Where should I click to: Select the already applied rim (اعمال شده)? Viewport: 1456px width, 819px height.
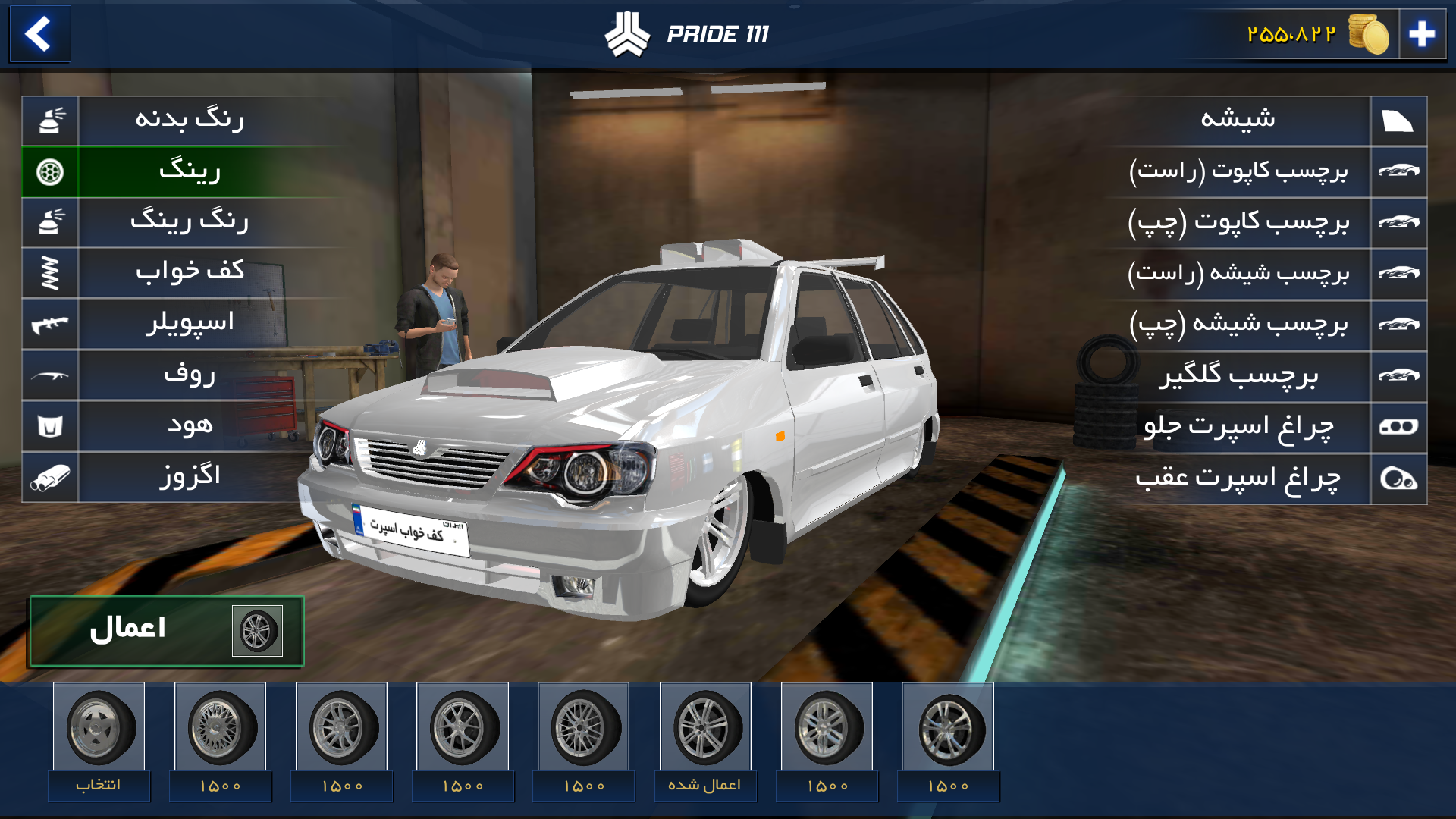point(705,728)
